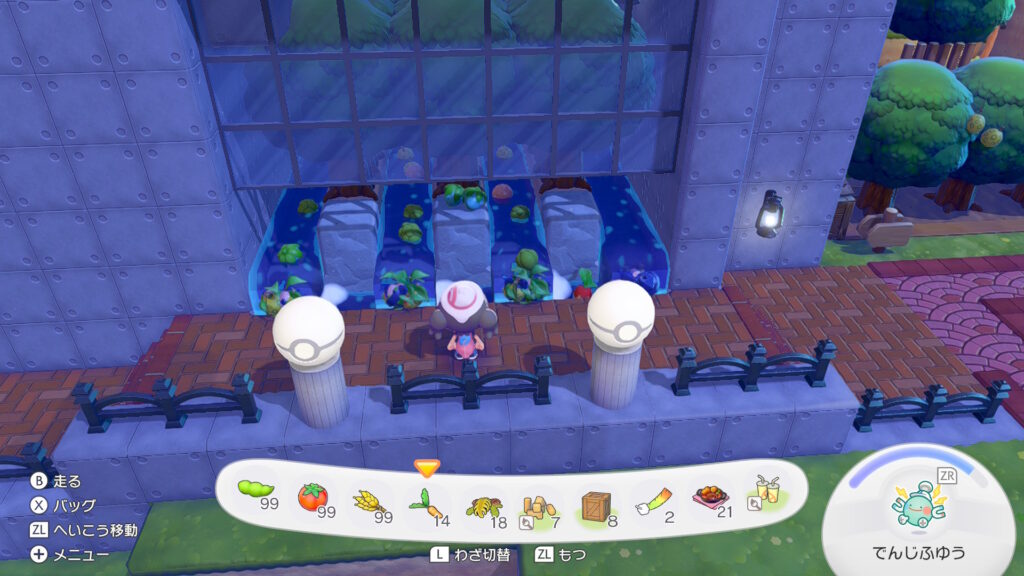Image resolution: width=1024 pixels, height=576 pixels.
Task: Select the carrot item slot
Action: (x=426, y=496)
